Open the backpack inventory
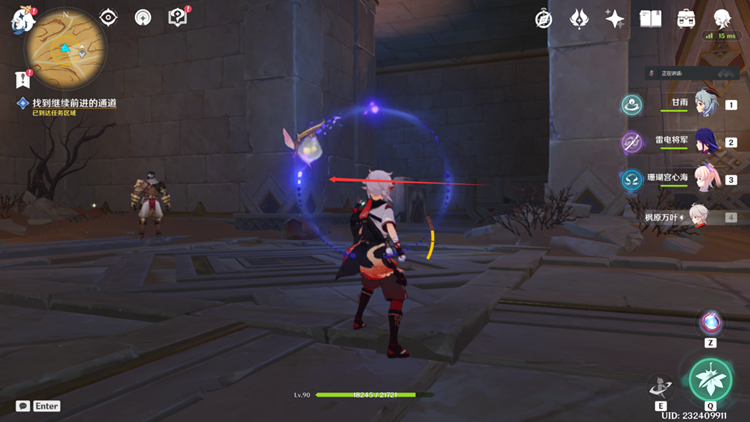750x422 pixels. 686,19
